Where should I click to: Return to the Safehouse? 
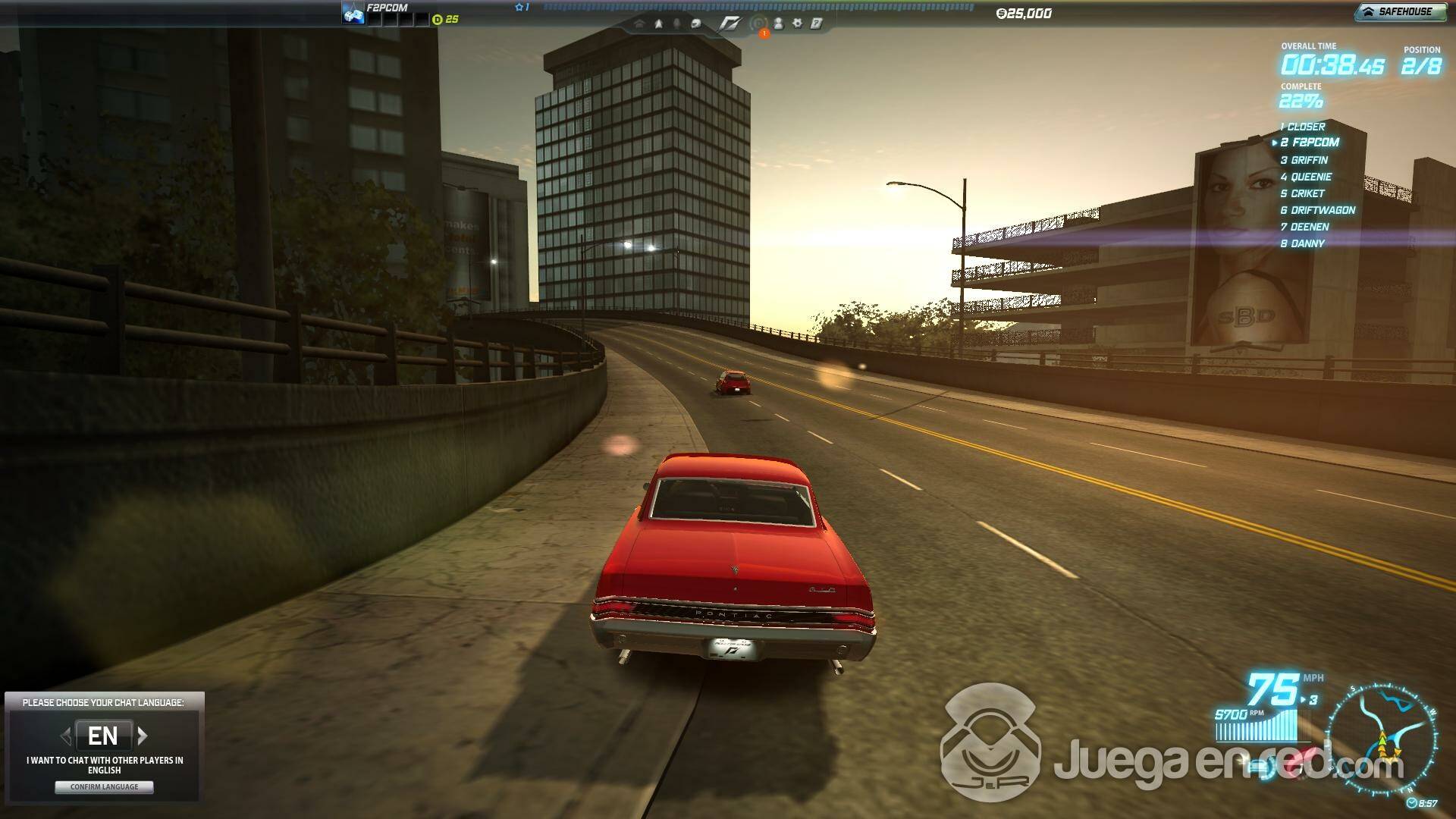(1400, 12)
